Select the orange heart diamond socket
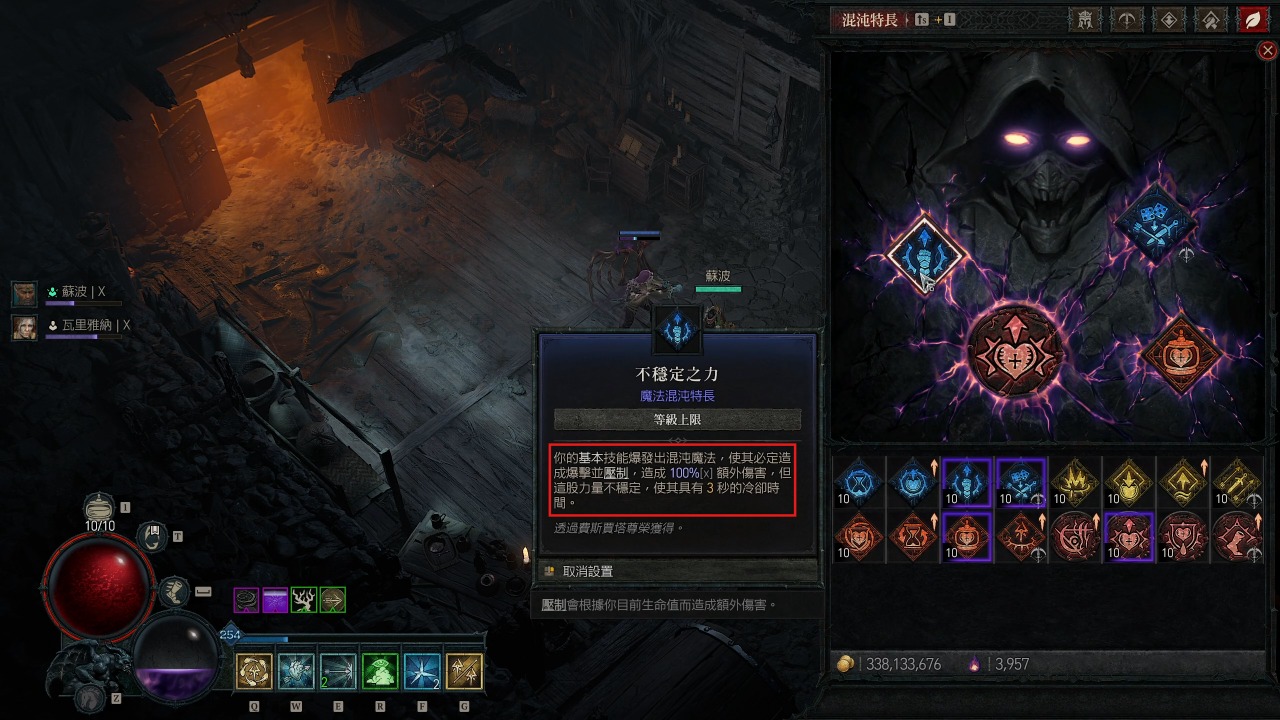This screenshot has width=1280, height=720. (1181, 354)
